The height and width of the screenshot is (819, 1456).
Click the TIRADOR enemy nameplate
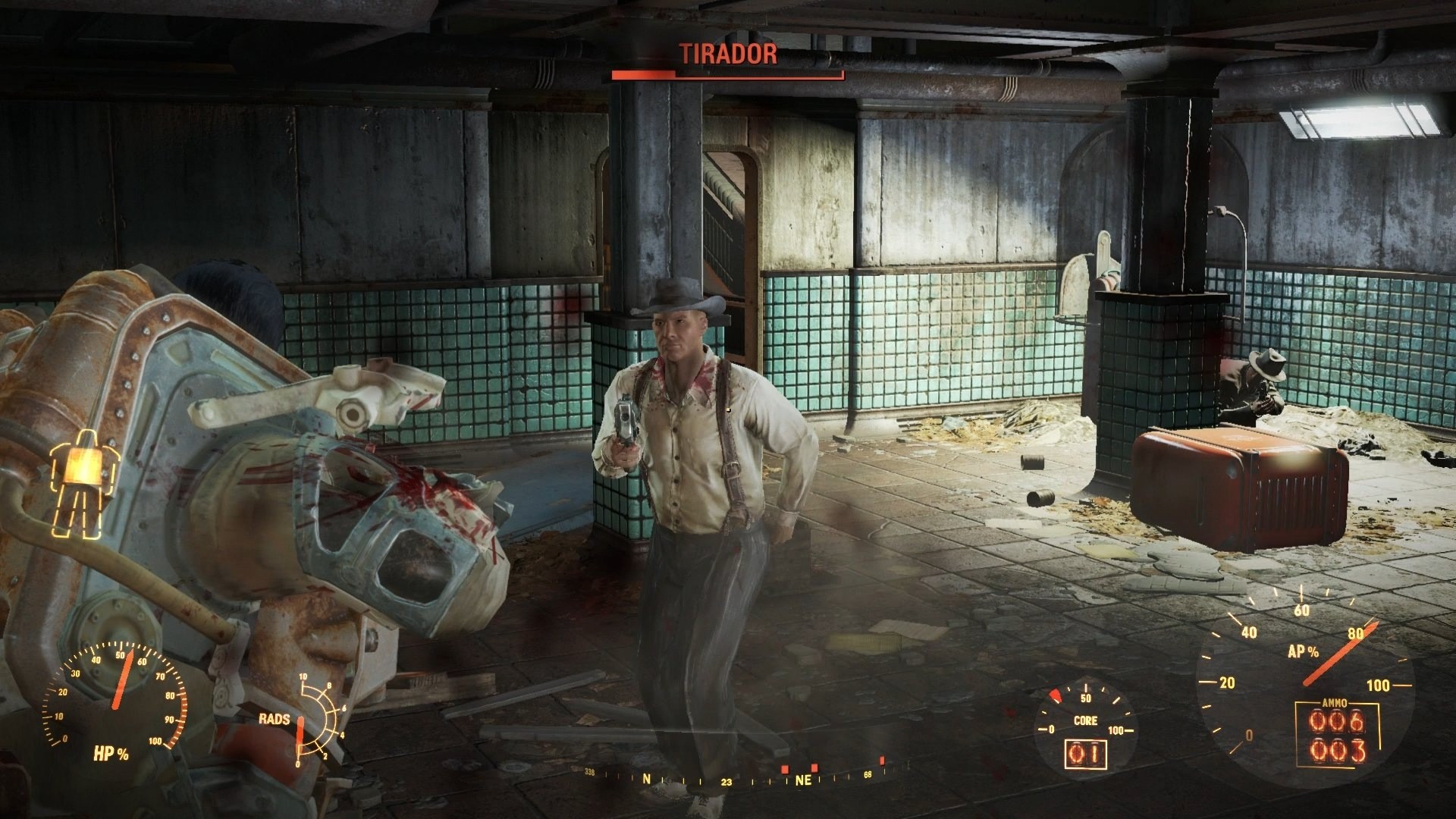pos(726,53)
